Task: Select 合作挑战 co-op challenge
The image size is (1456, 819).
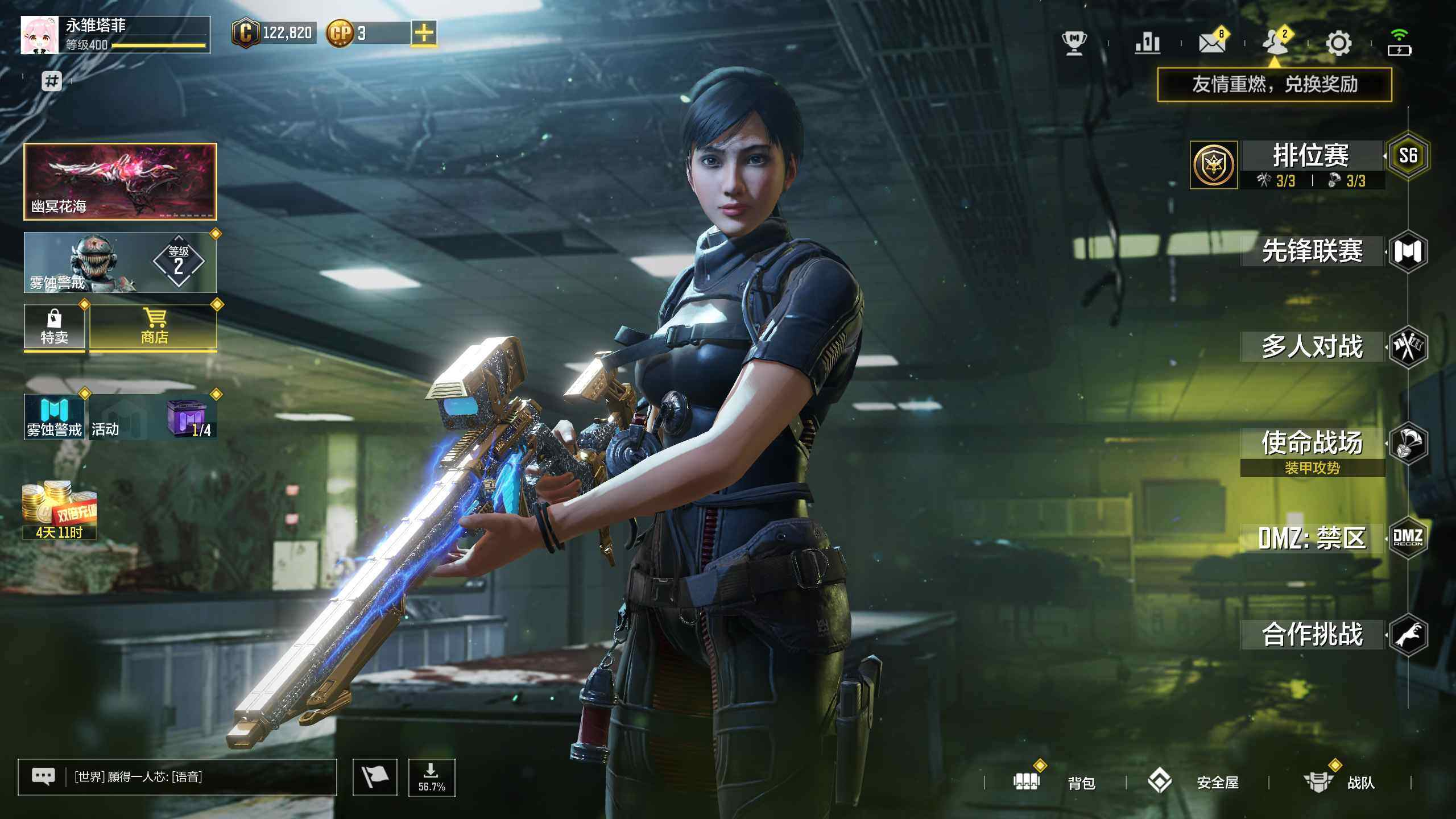Action: [x=1312, y=634]
